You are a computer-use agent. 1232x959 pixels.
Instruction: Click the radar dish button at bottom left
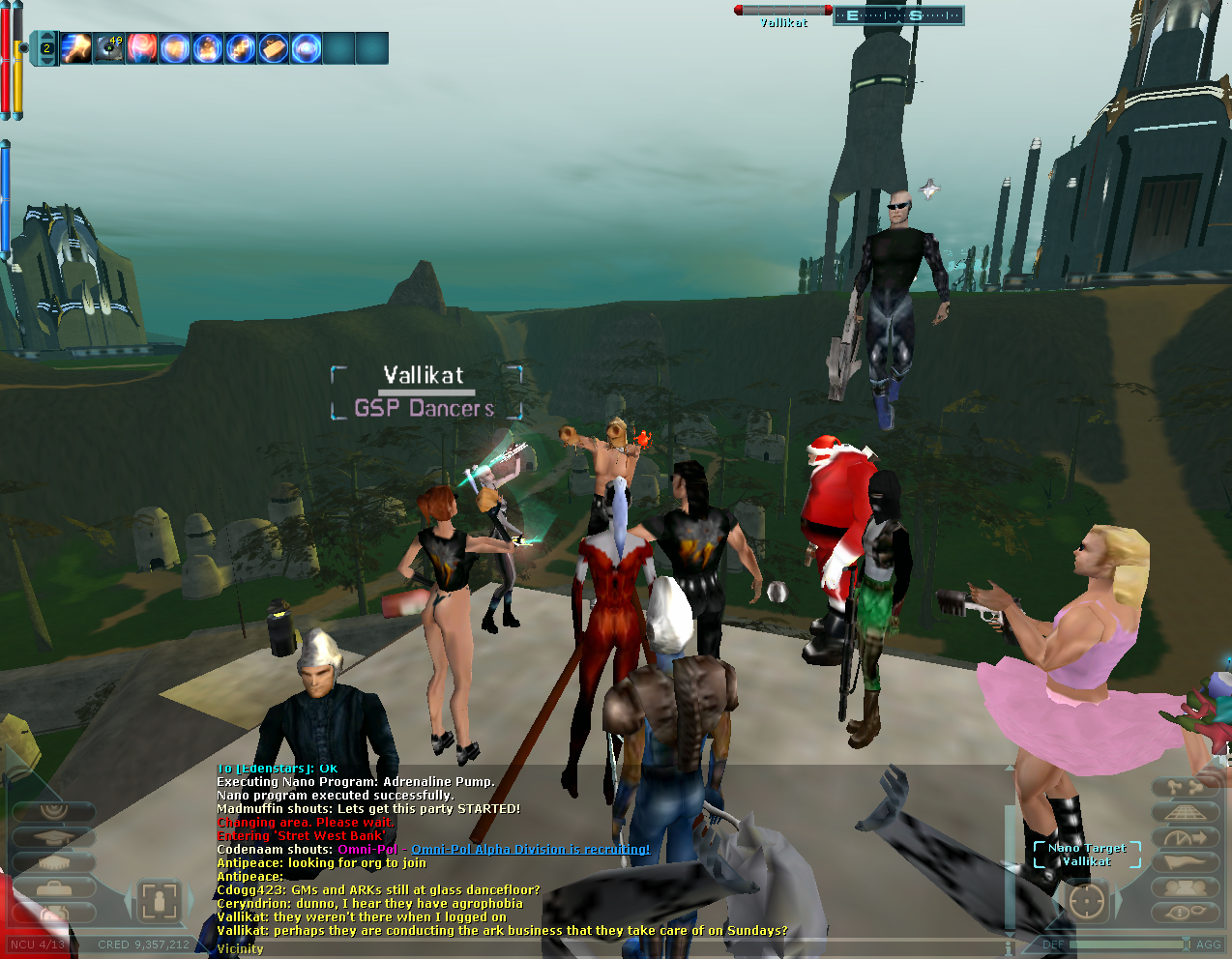[54, 810]
